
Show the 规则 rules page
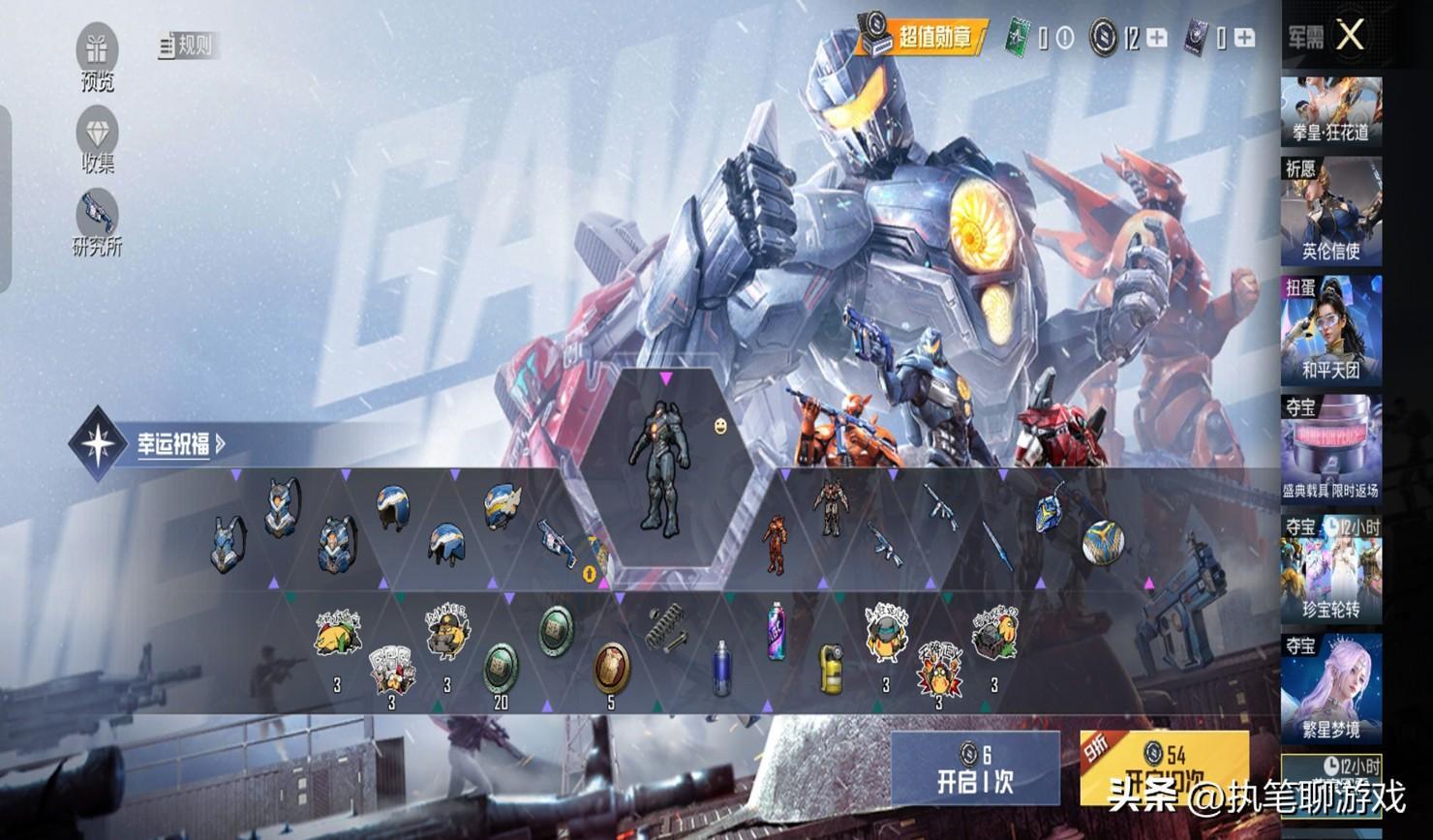coord(186,45)
